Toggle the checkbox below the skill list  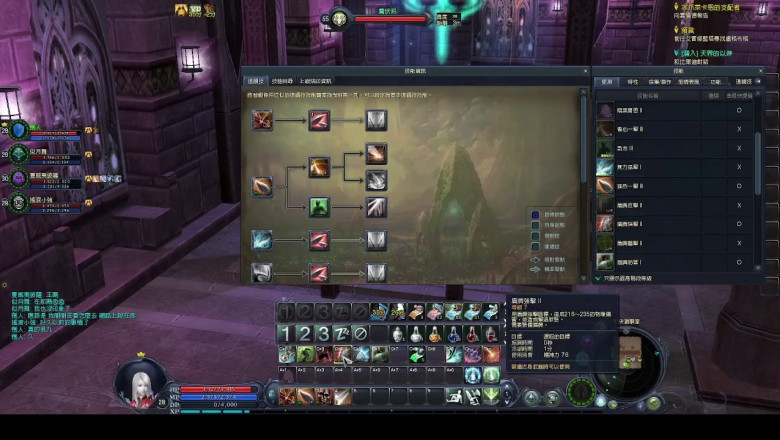click(x=599, y=278)
